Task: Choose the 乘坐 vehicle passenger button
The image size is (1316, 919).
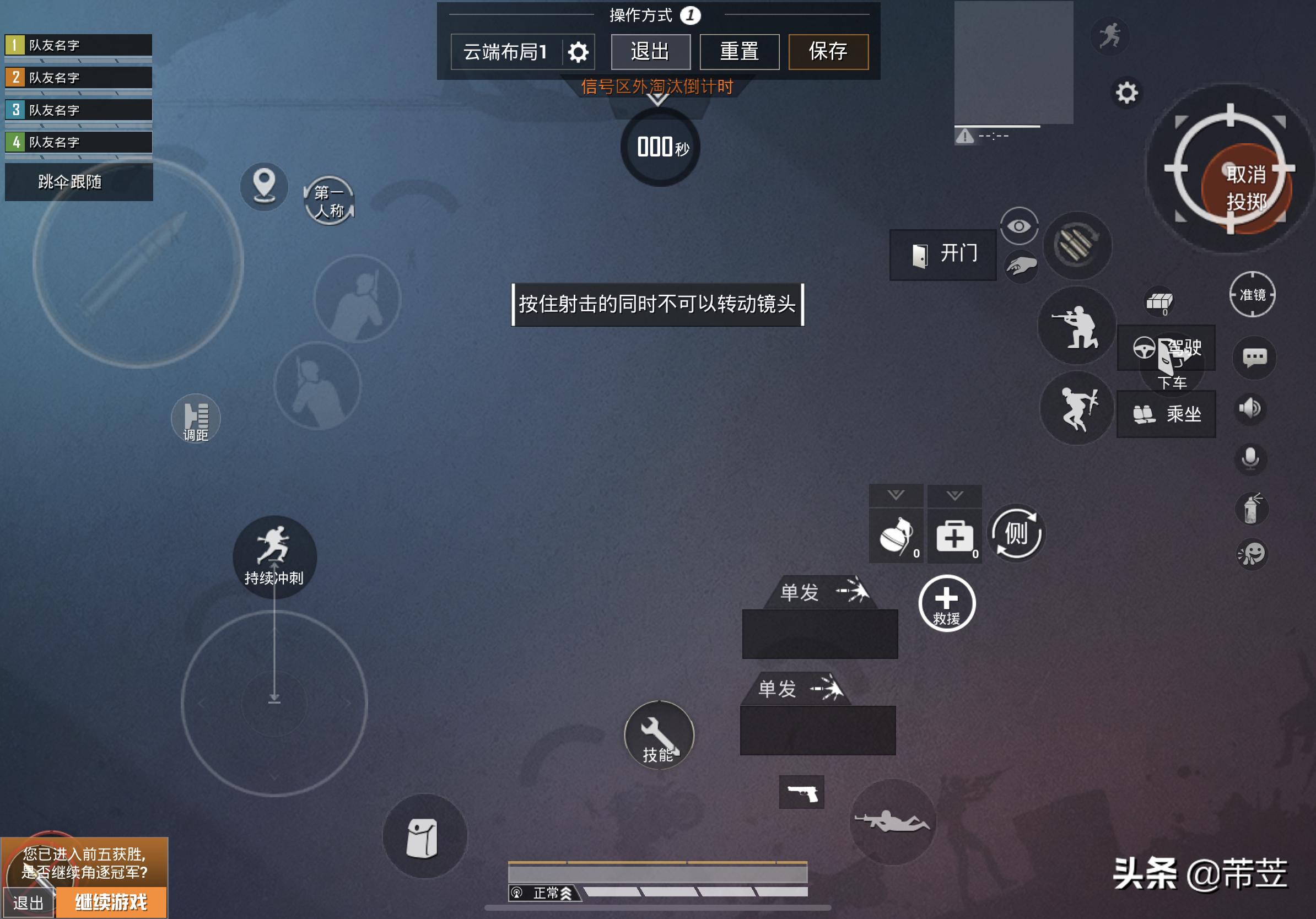Action: pyautogui.click(x=1166, y=414)
